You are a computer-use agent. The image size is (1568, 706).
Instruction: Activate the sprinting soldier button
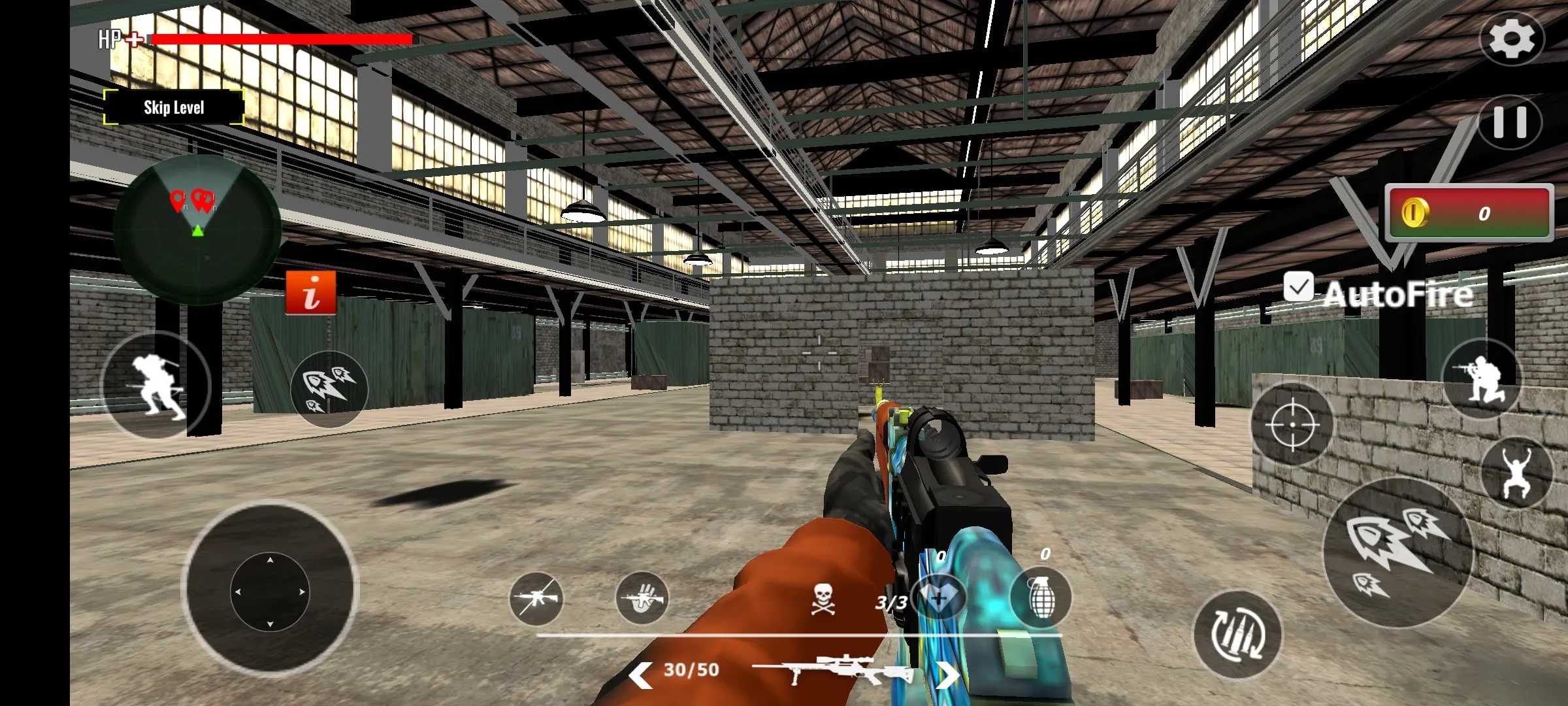(157, 385)
